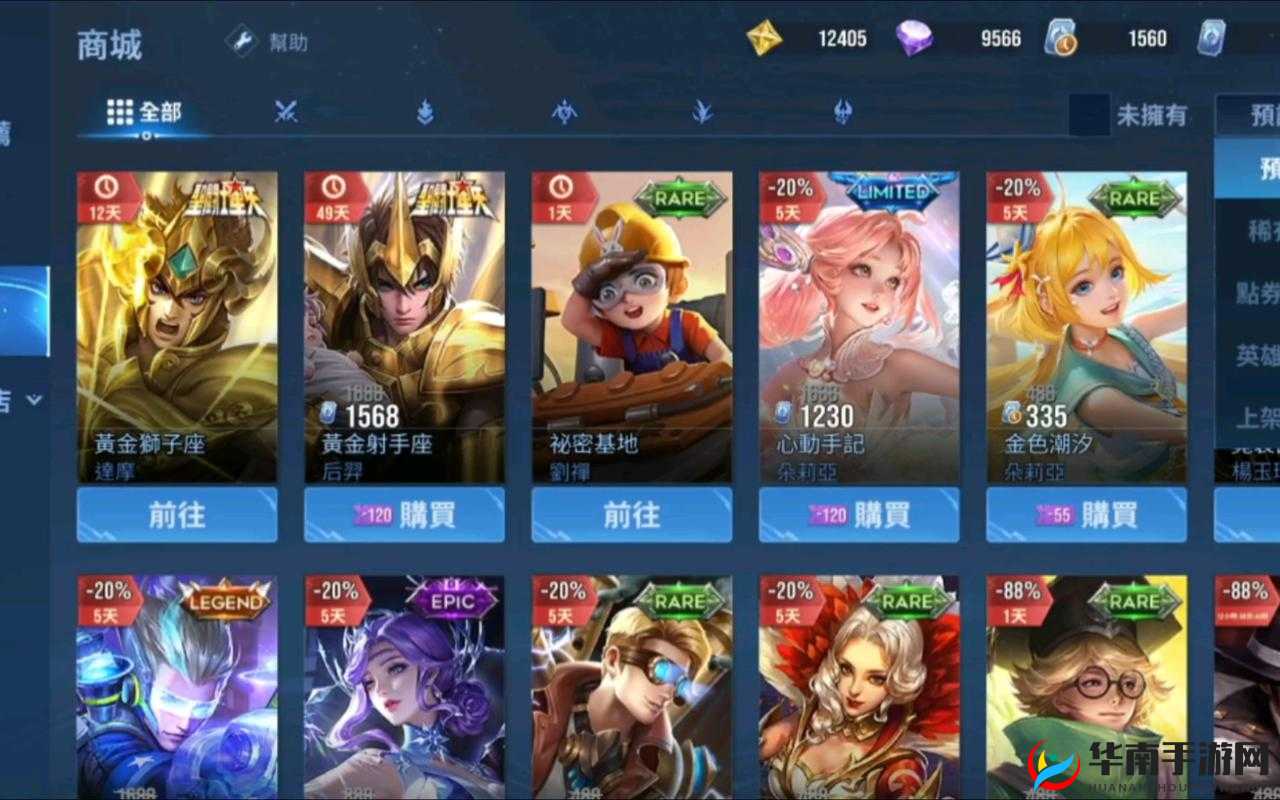Screen dimensions: 1280x800
Task: Click the blue card pack icon at top right
Action: coord(1213,37)
